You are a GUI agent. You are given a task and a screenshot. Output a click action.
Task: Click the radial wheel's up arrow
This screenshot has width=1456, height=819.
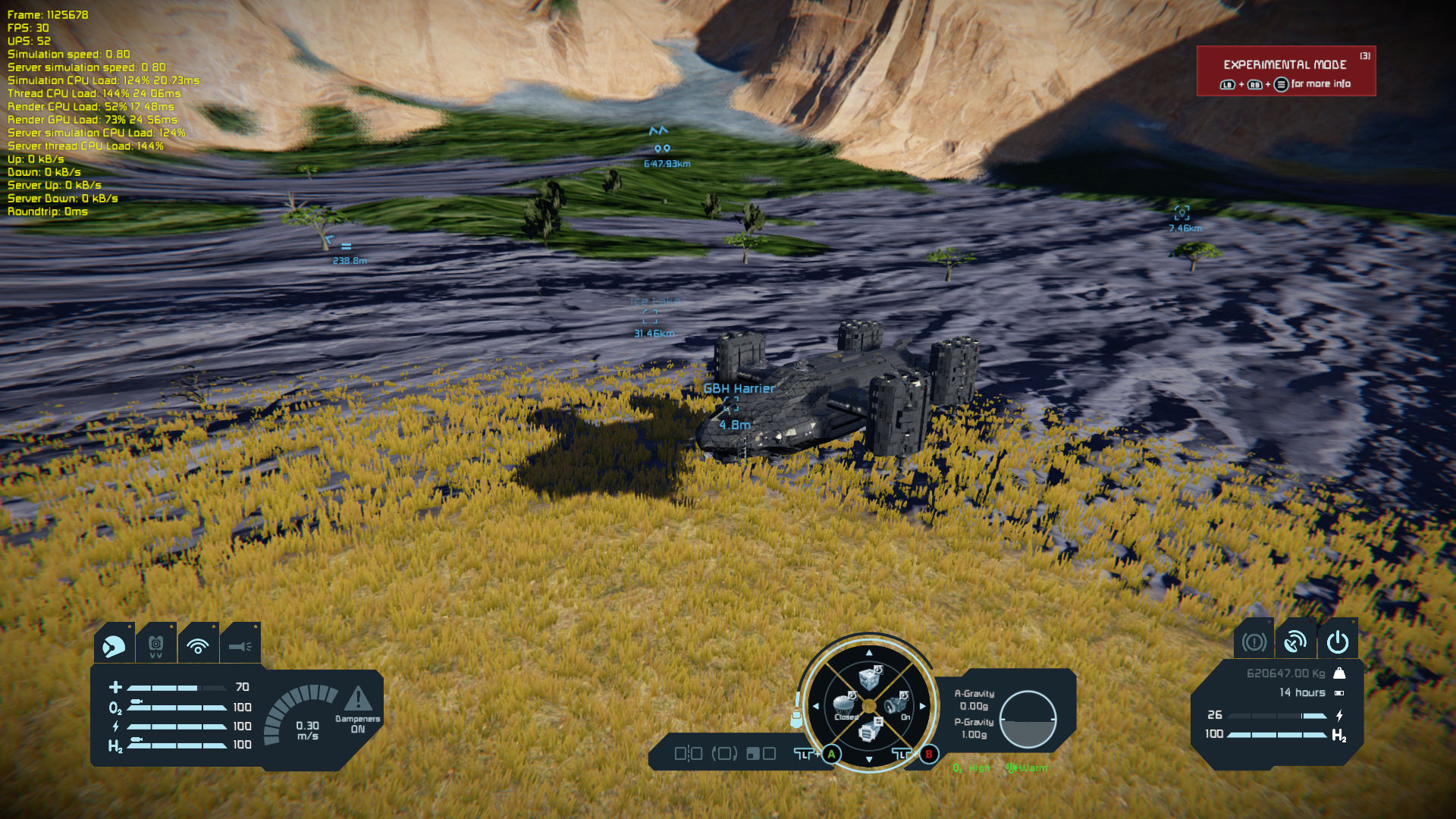click(x=869, y=652)
